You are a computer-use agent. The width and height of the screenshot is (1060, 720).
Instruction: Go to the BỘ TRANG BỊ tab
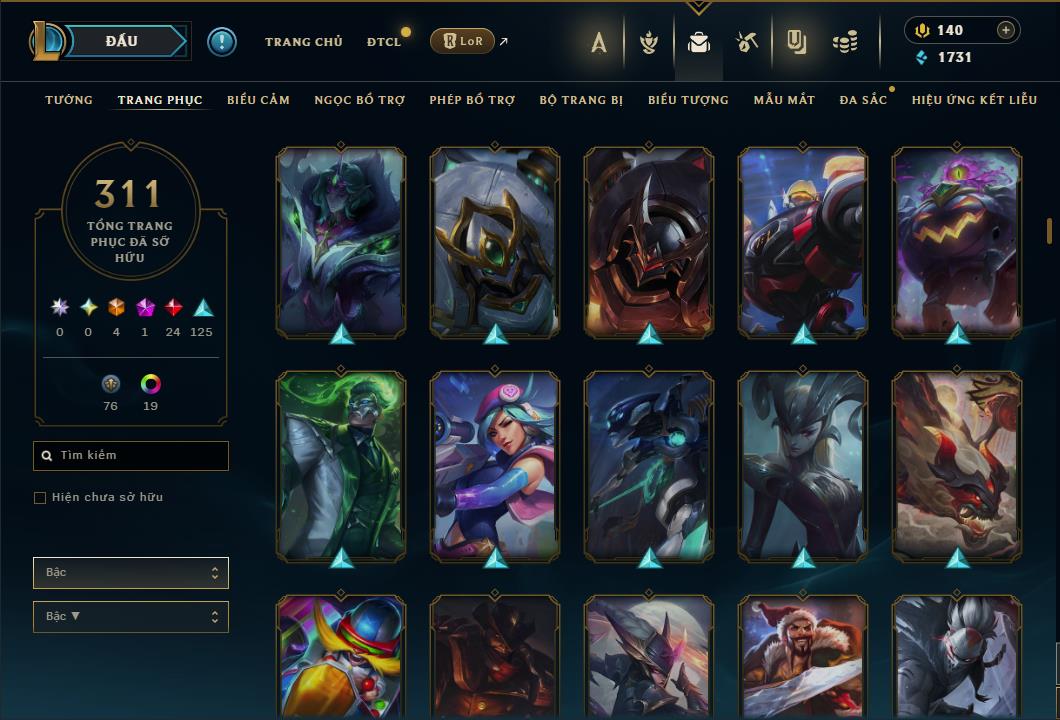point(581,100)
